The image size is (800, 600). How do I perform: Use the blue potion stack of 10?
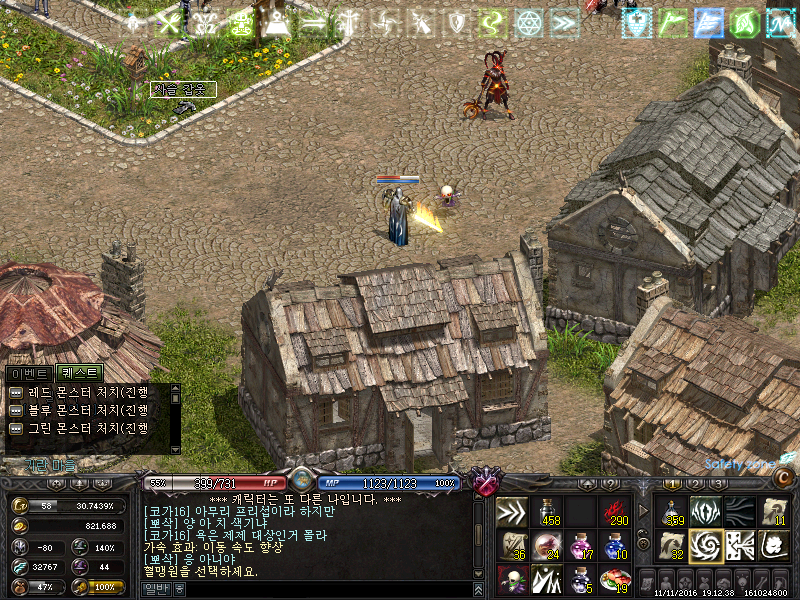click(x=614, y=545)
